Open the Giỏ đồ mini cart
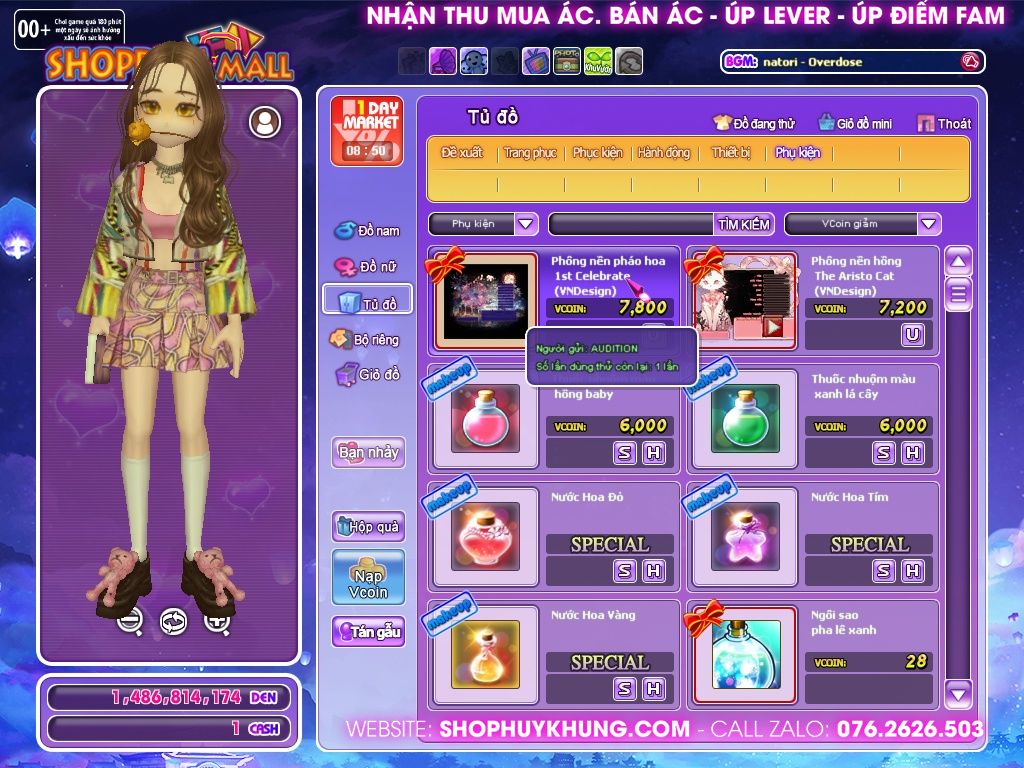 855,124
